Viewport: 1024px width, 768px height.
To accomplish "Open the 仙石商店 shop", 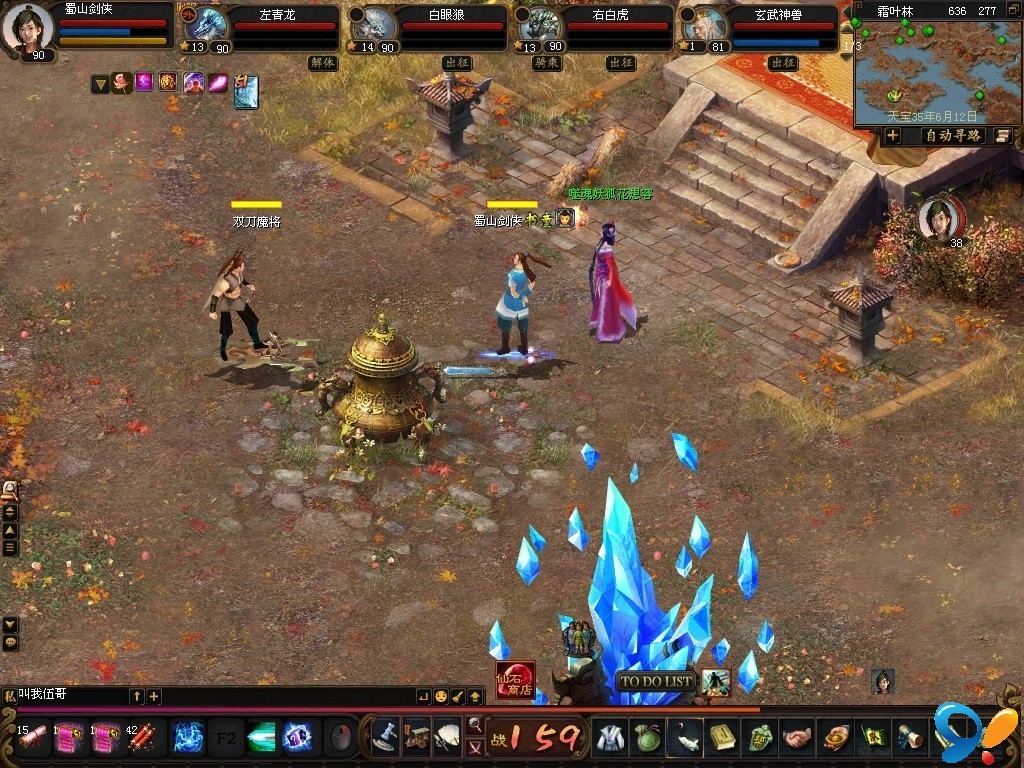I will 515,679.
